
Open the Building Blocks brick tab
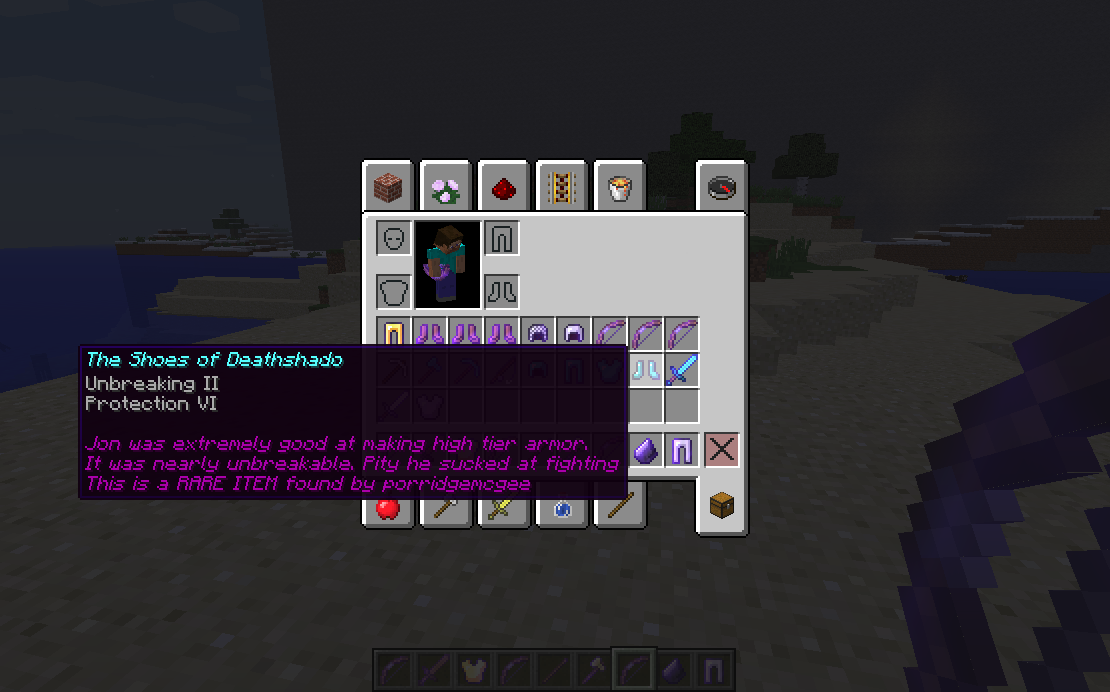[388, 187]
